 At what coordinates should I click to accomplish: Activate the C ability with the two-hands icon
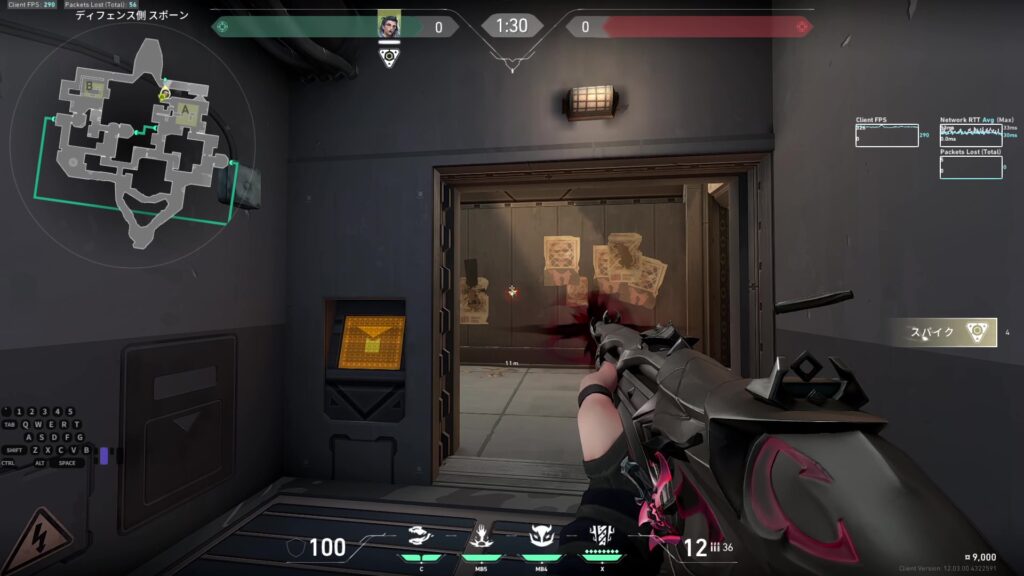[421, 538]
